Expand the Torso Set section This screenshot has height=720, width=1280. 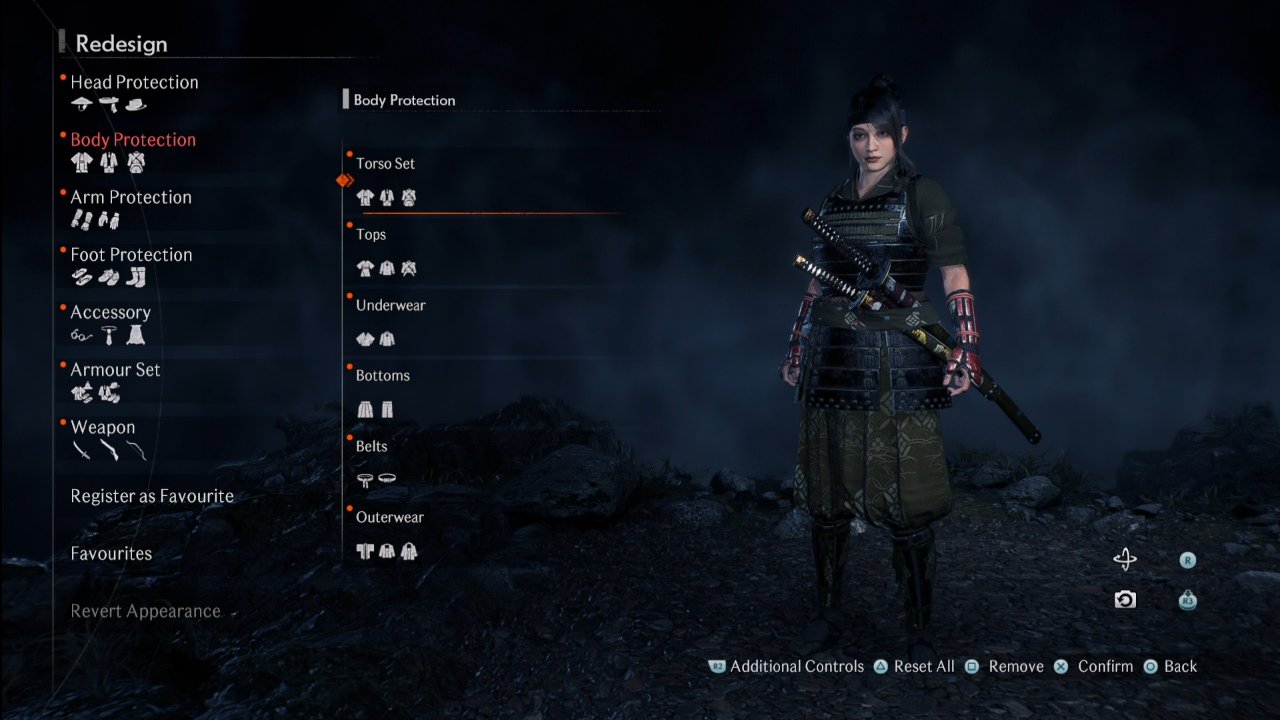[x=387, y=163]
